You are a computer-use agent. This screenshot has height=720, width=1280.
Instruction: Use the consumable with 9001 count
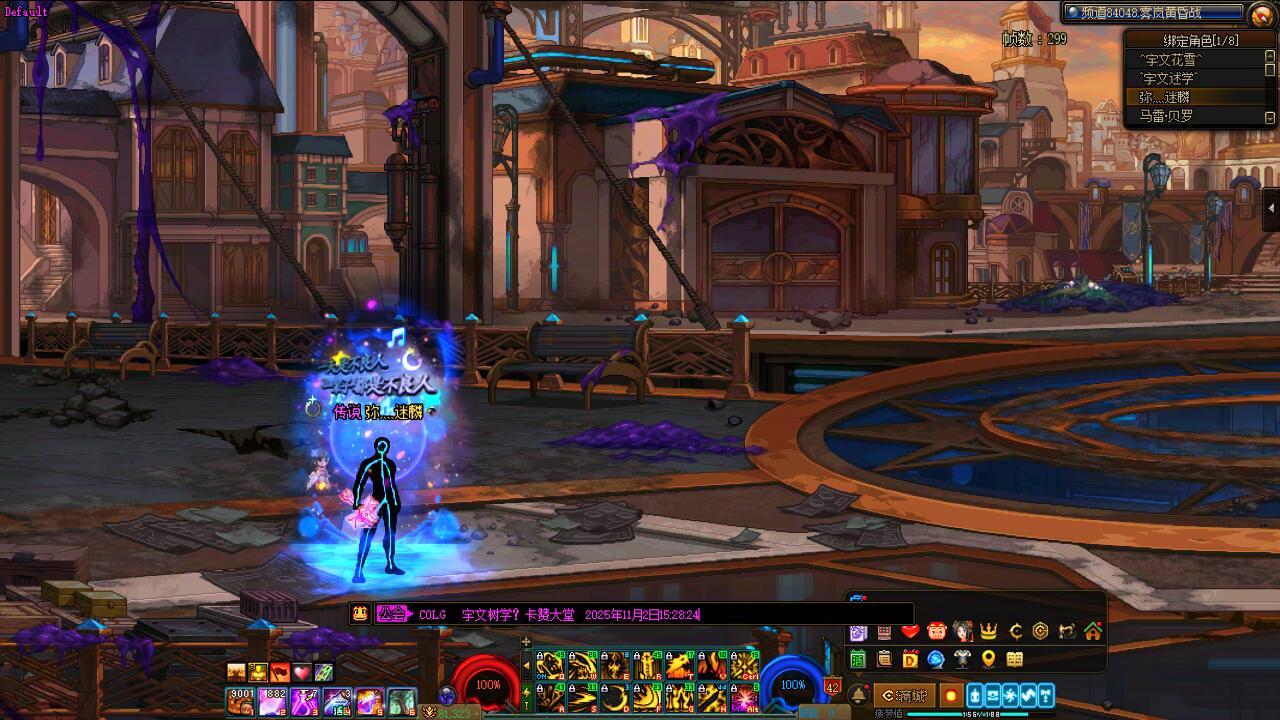pyautogui.click(x=241, y=702)
